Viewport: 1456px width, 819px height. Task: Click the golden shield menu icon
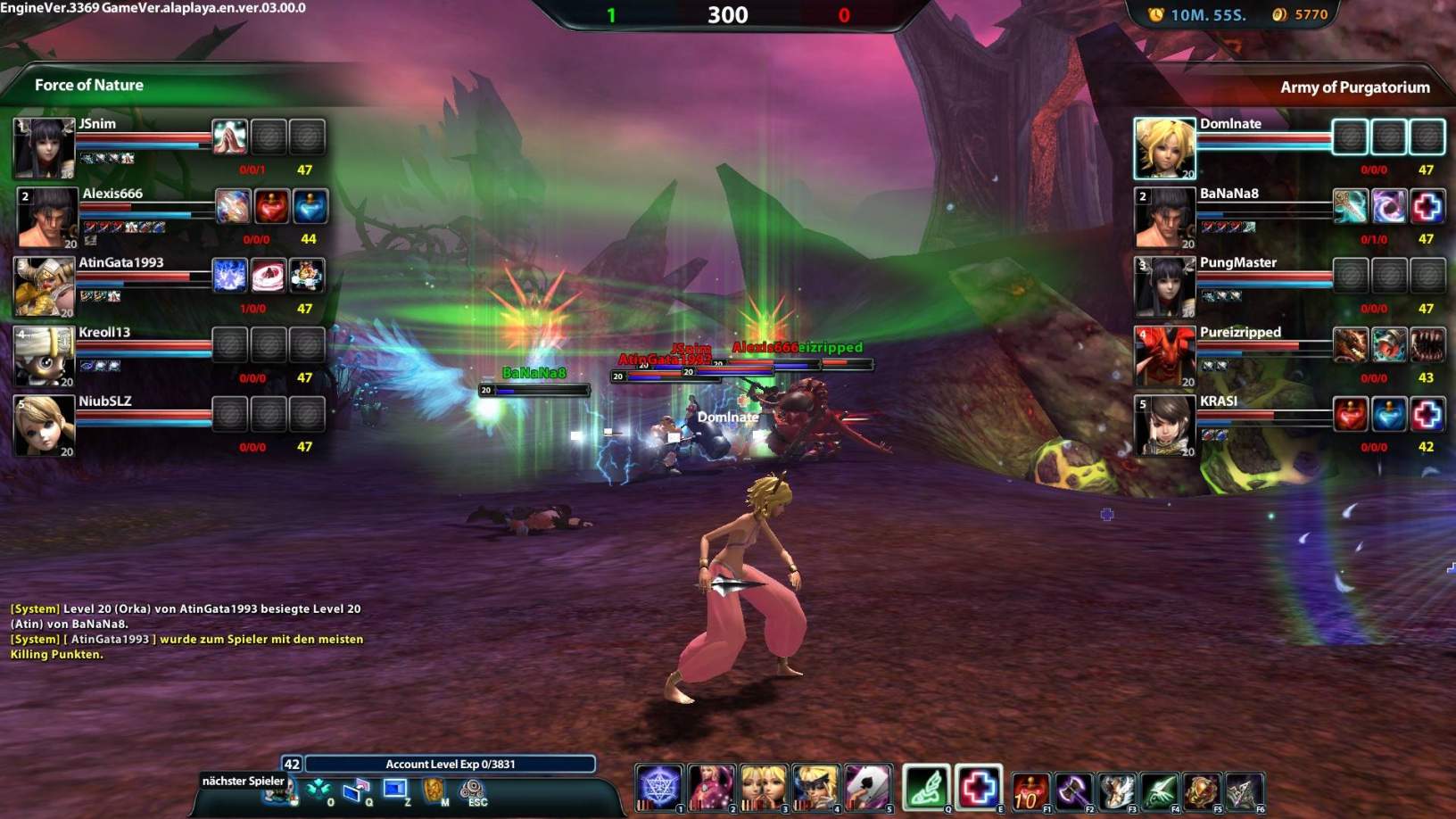[434, 789]
